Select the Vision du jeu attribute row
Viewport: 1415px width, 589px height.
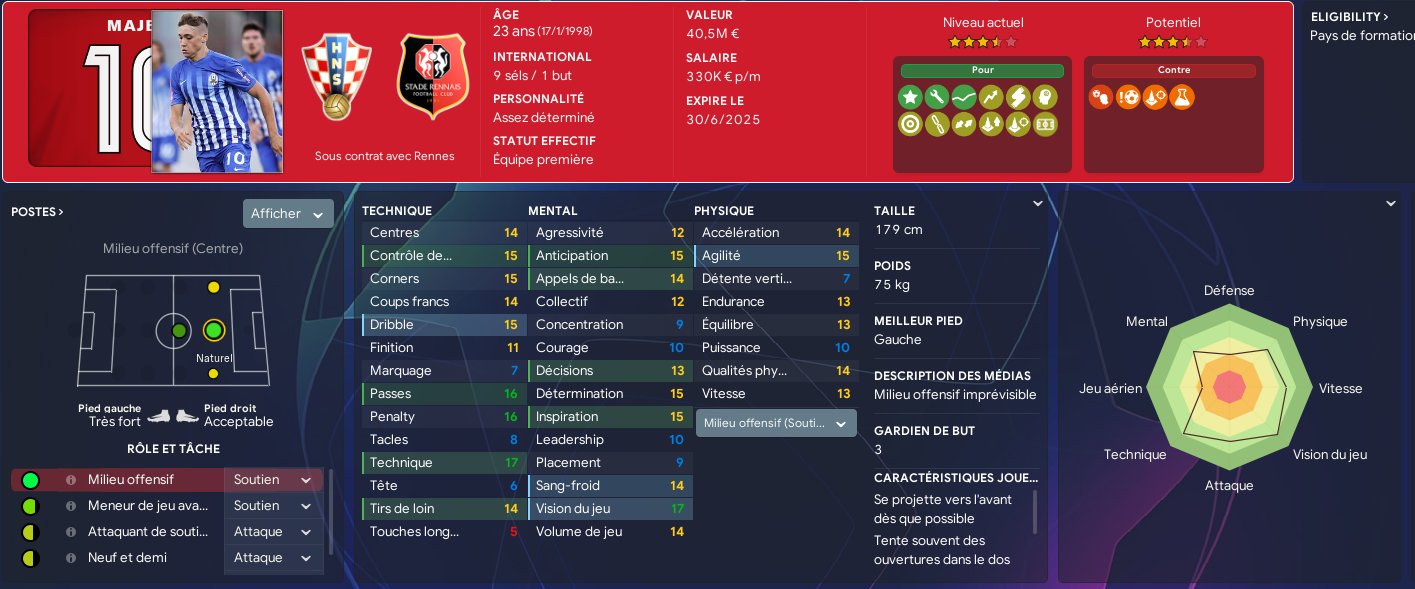[x=607, y=509]
